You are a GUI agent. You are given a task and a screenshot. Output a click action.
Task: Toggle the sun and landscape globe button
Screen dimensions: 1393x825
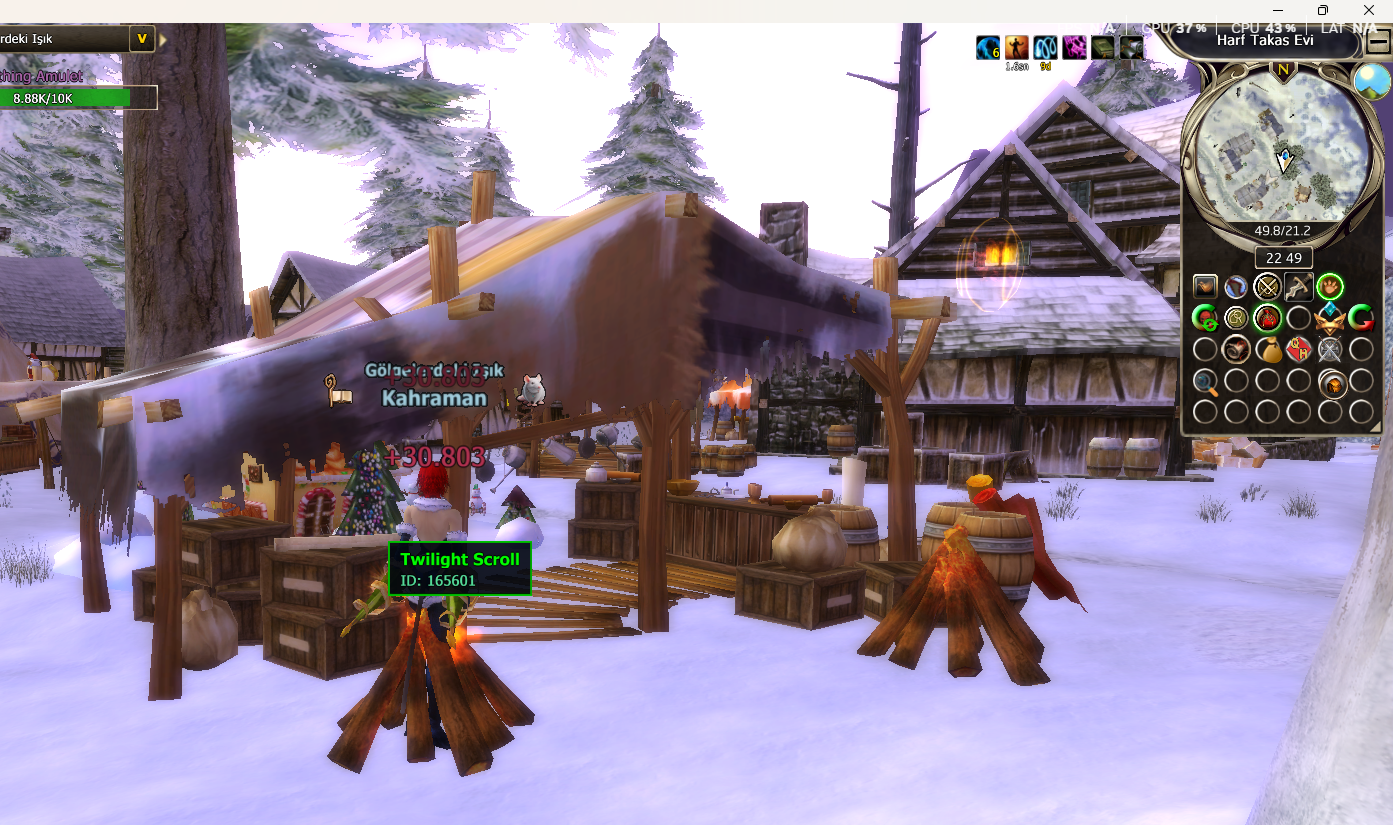[x=1371, y=81]
